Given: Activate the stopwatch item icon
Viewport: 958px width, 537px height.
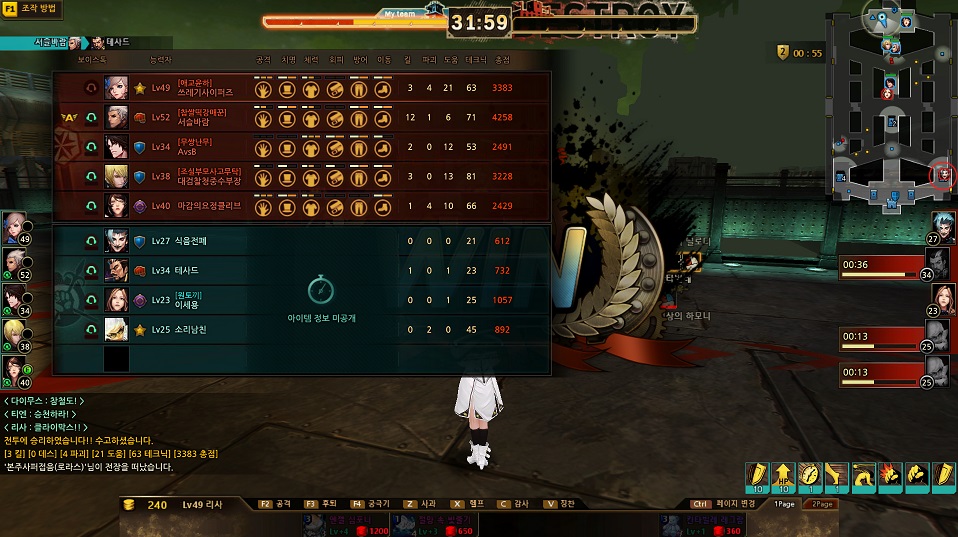Looking at the screenshot, I should [x=809, y=474].
